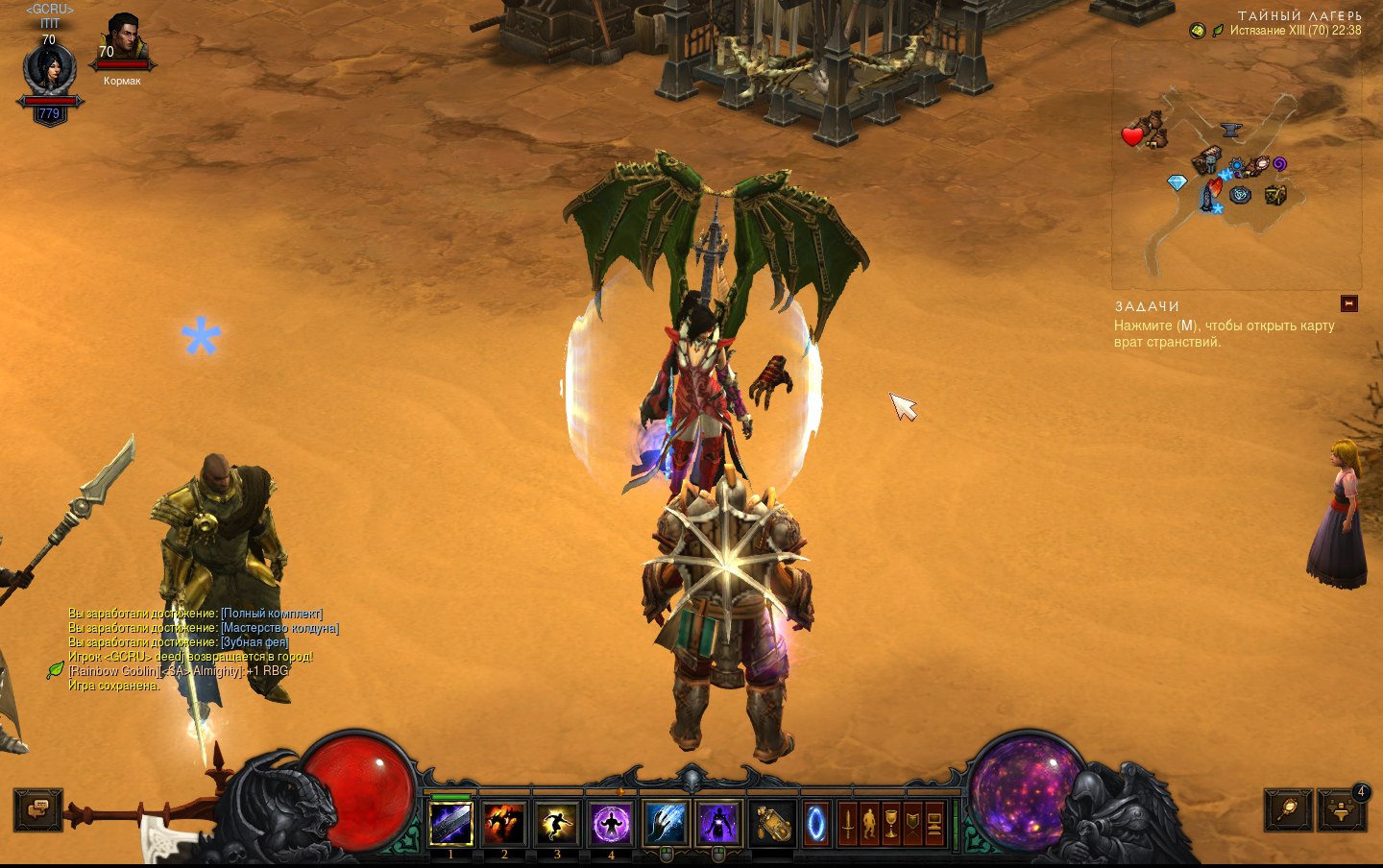Select follower Кормак's portrait
The height and width of the screenshot is (868, 1383).
point(122,40)
